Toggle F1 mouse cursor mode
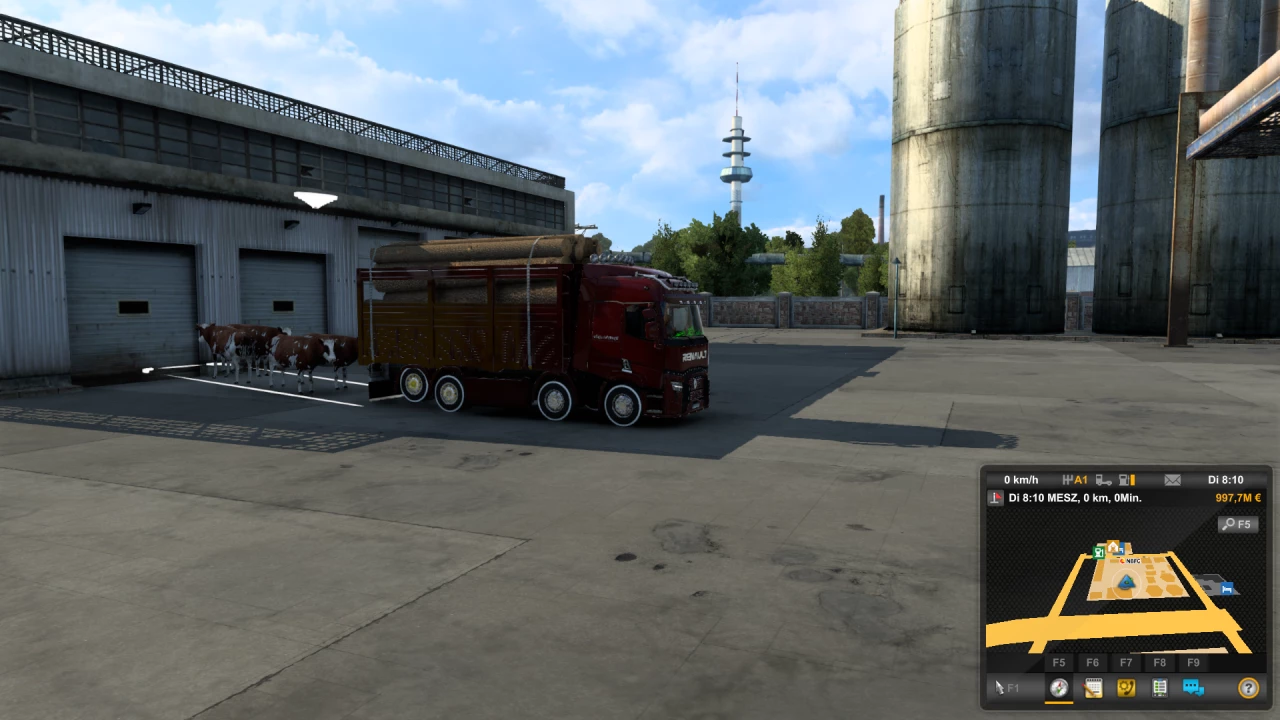 [x=1003, y=688]
